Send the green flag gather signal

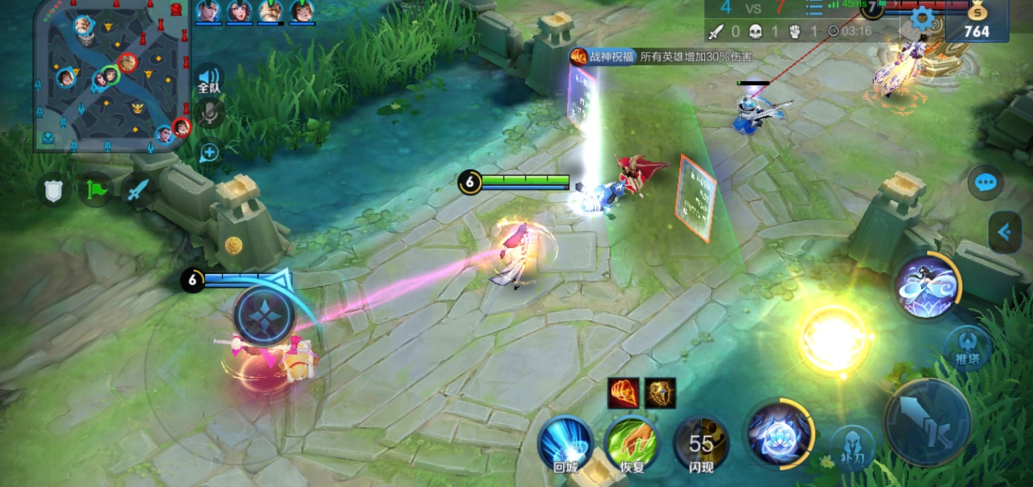(x=96, y=190)
